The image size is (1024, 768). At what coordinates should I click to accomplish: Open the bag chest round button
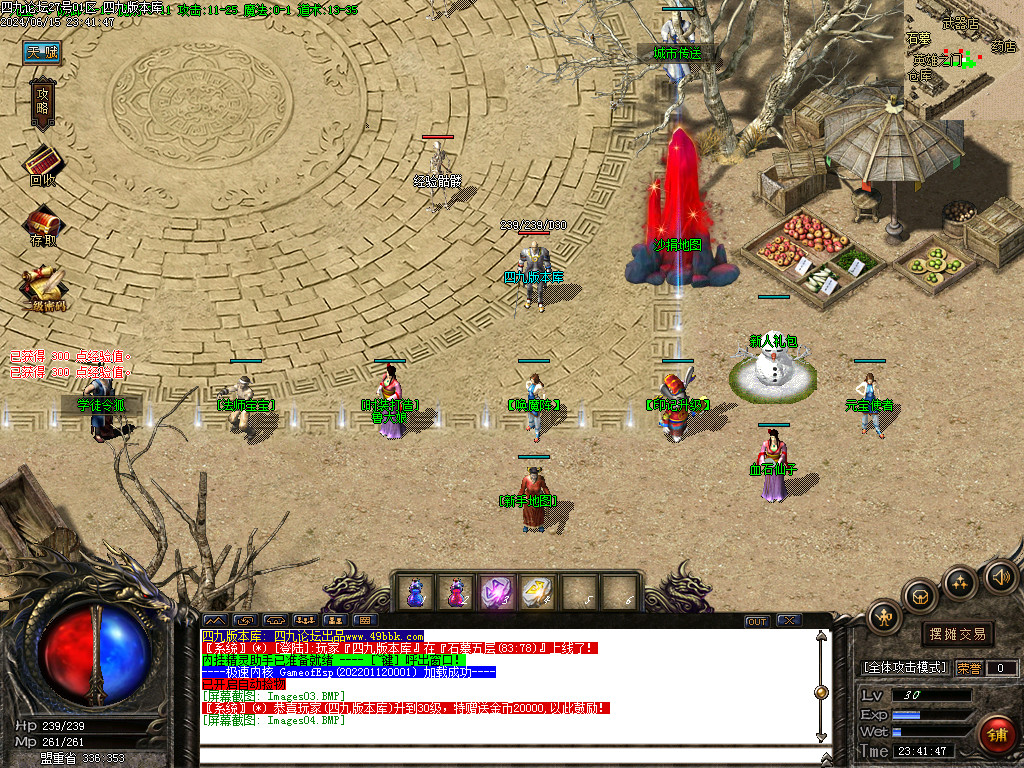[x=920, y=596]
